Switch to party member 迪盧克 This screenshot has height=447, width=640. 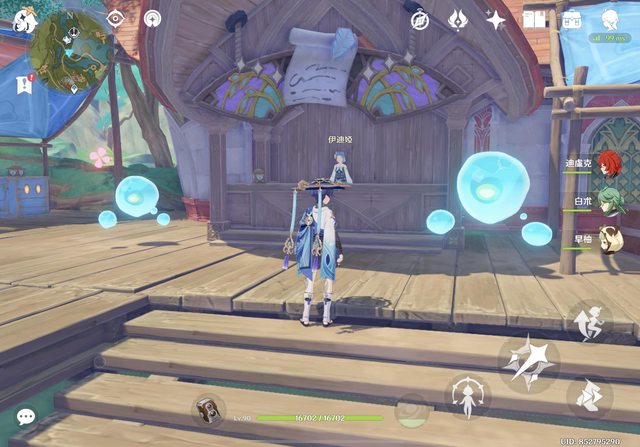tap(608, 165)
